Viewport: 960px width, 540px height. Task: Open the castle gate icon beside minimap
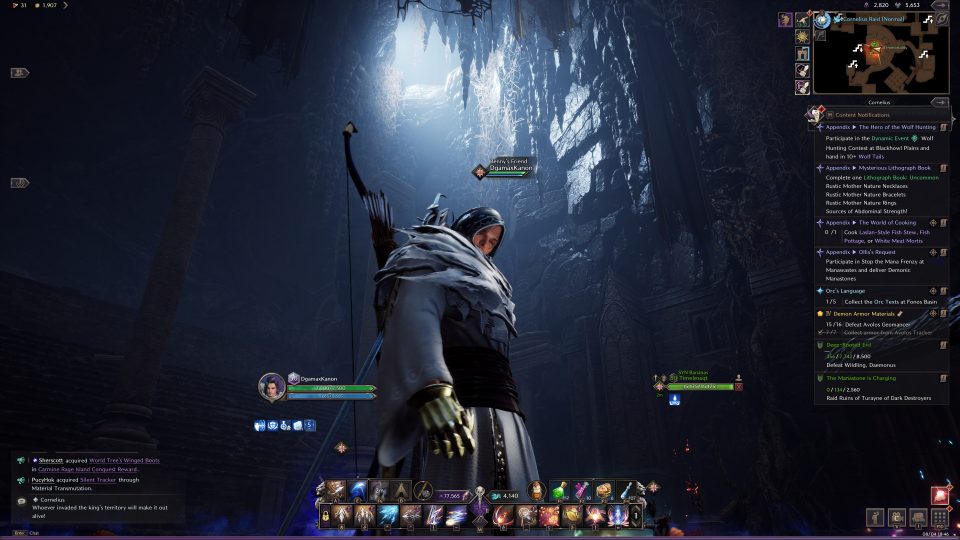coord(802,54)
